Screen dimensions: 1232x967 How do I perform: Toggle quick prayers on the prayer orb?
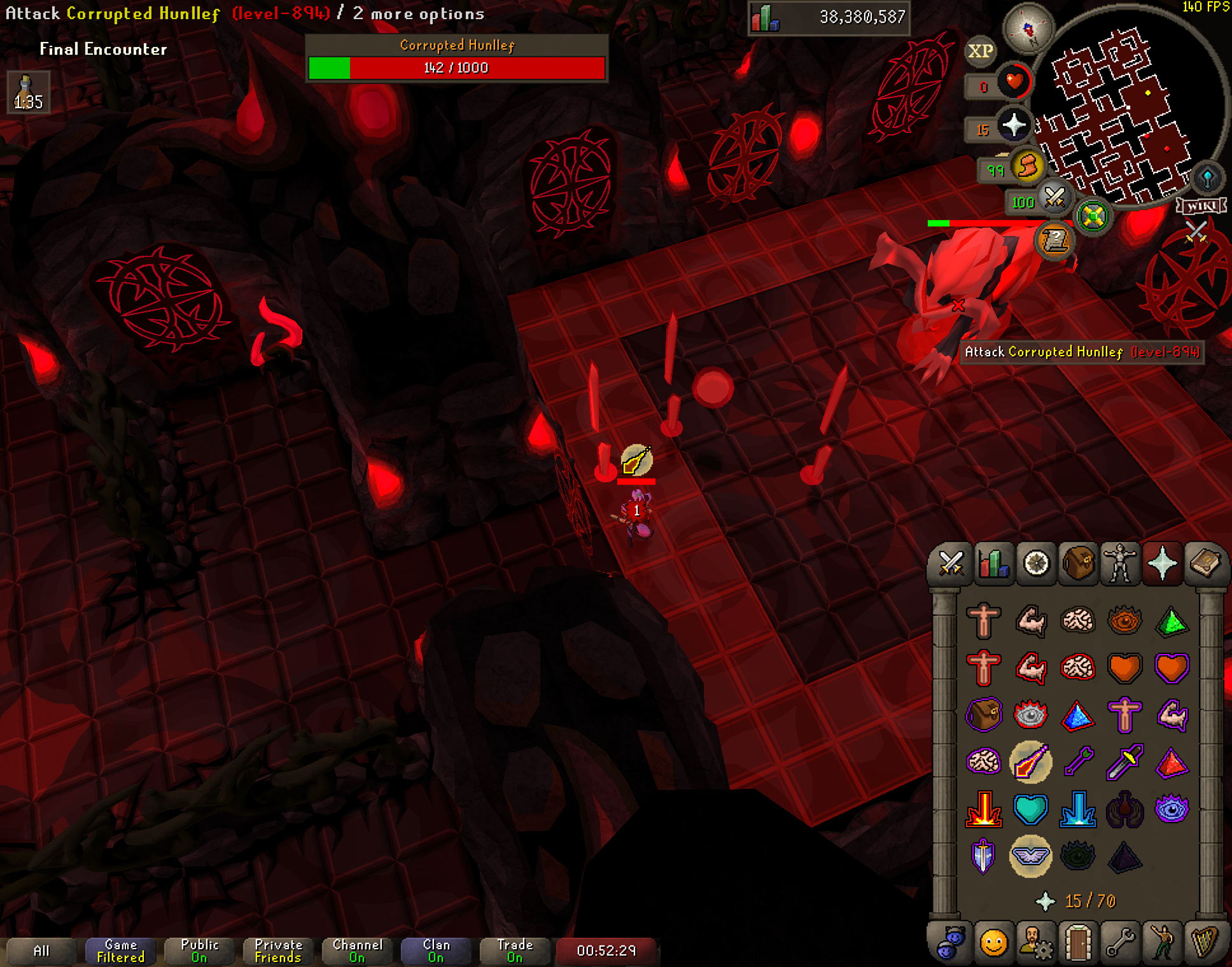pos(1013,125)
